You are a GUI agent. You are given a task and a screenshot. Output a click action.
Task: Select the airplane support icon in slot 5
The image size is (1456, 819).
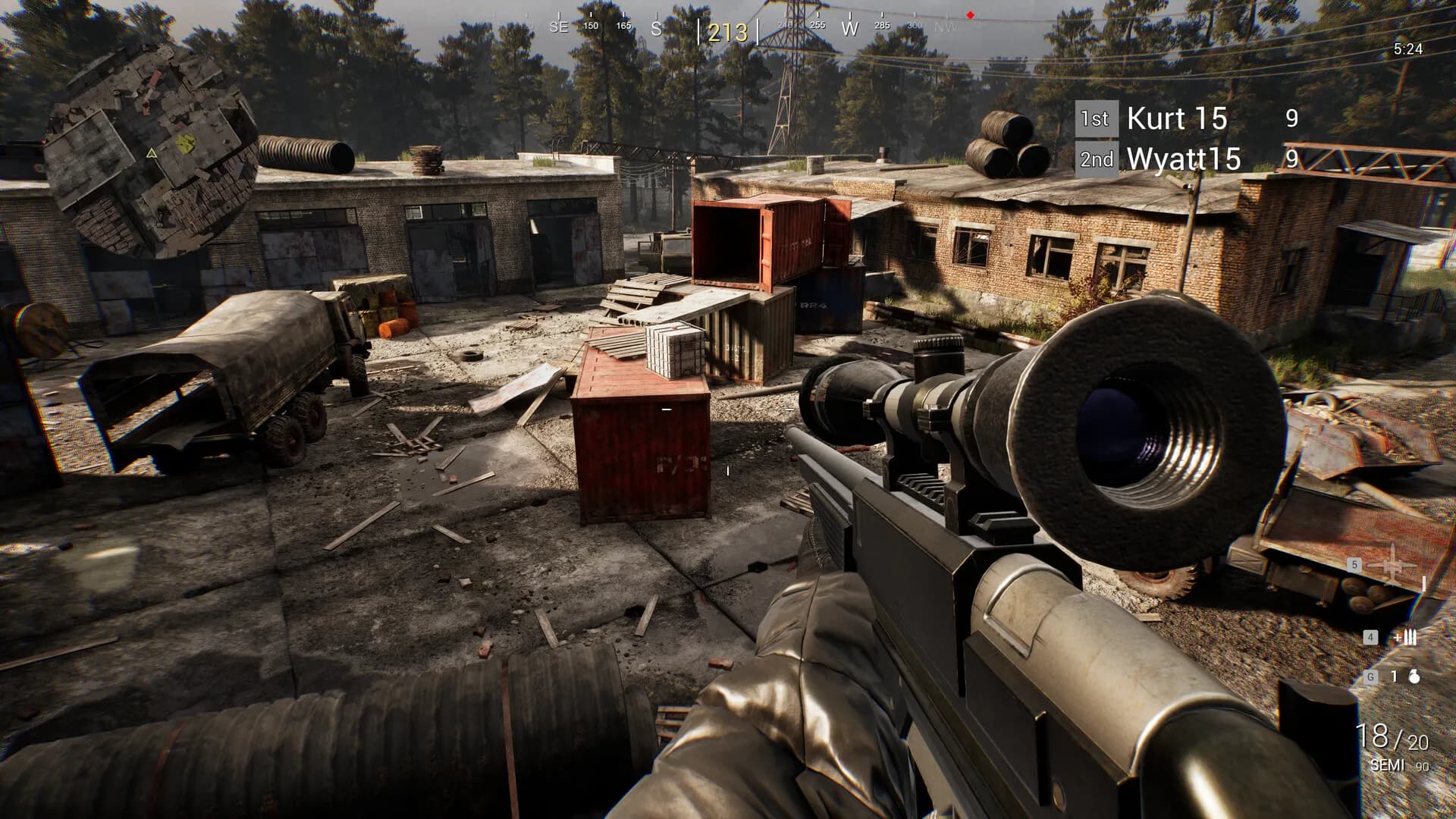[x=1392, y=566]
